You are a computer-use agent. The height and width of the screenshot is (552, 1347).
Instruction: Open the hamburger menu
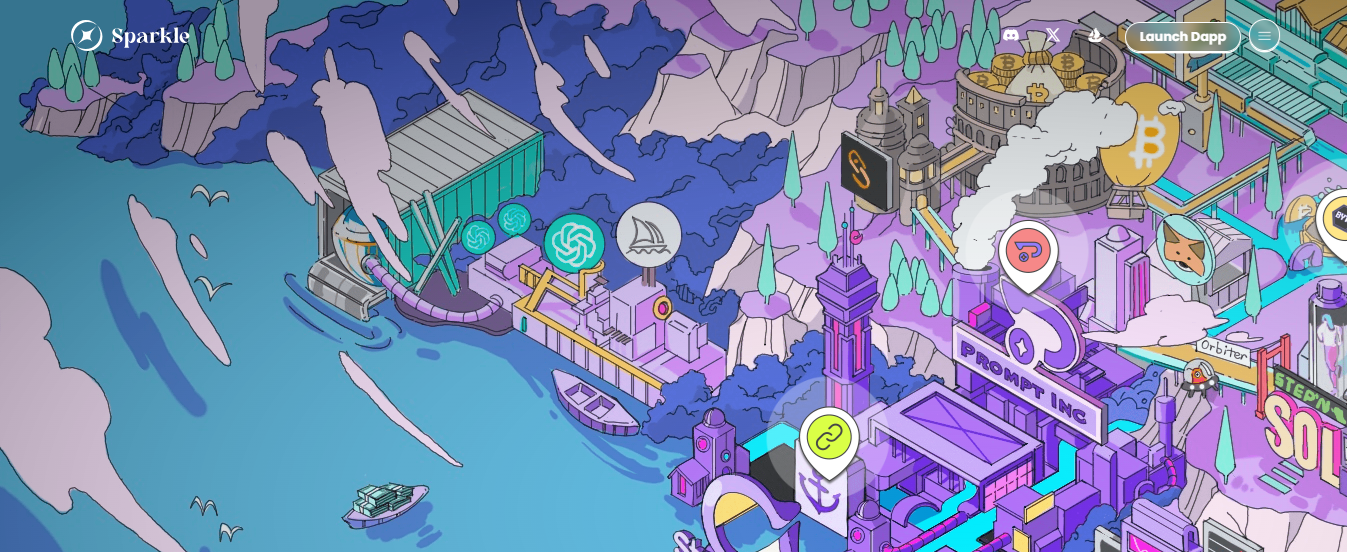[x=1264, y=36]
